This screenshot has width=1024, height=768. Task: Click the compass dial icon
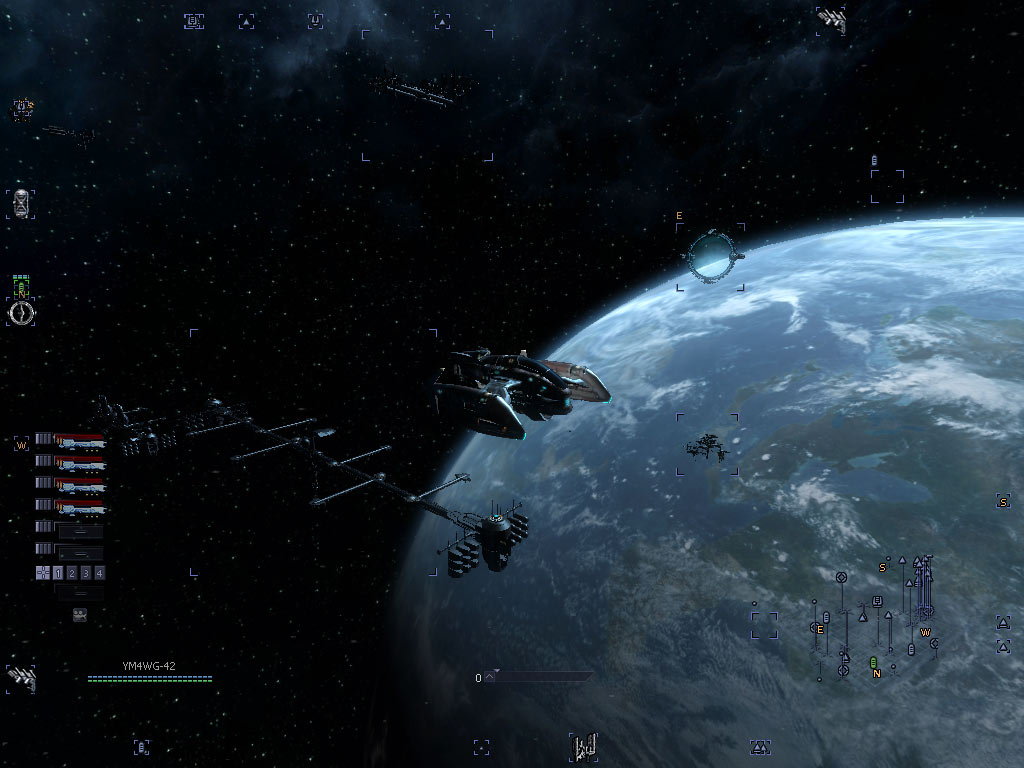coord(21,313)
